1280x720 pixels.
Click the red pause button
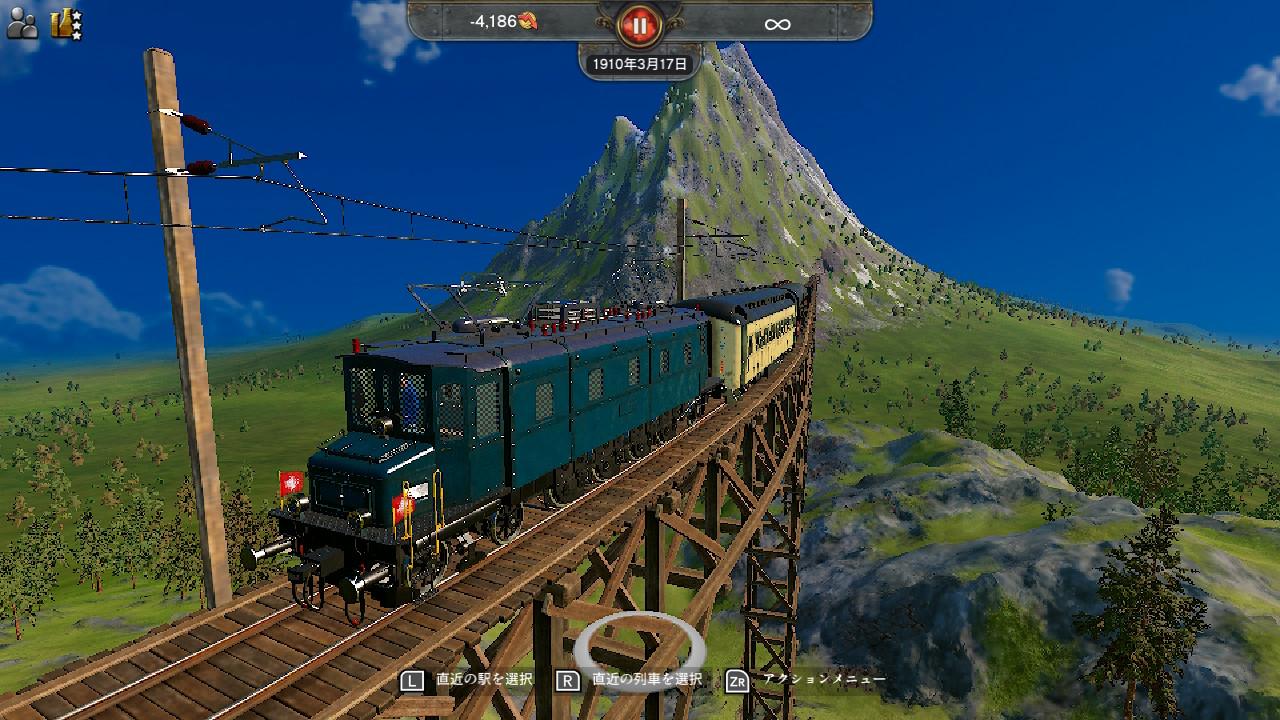coord(639,24)
